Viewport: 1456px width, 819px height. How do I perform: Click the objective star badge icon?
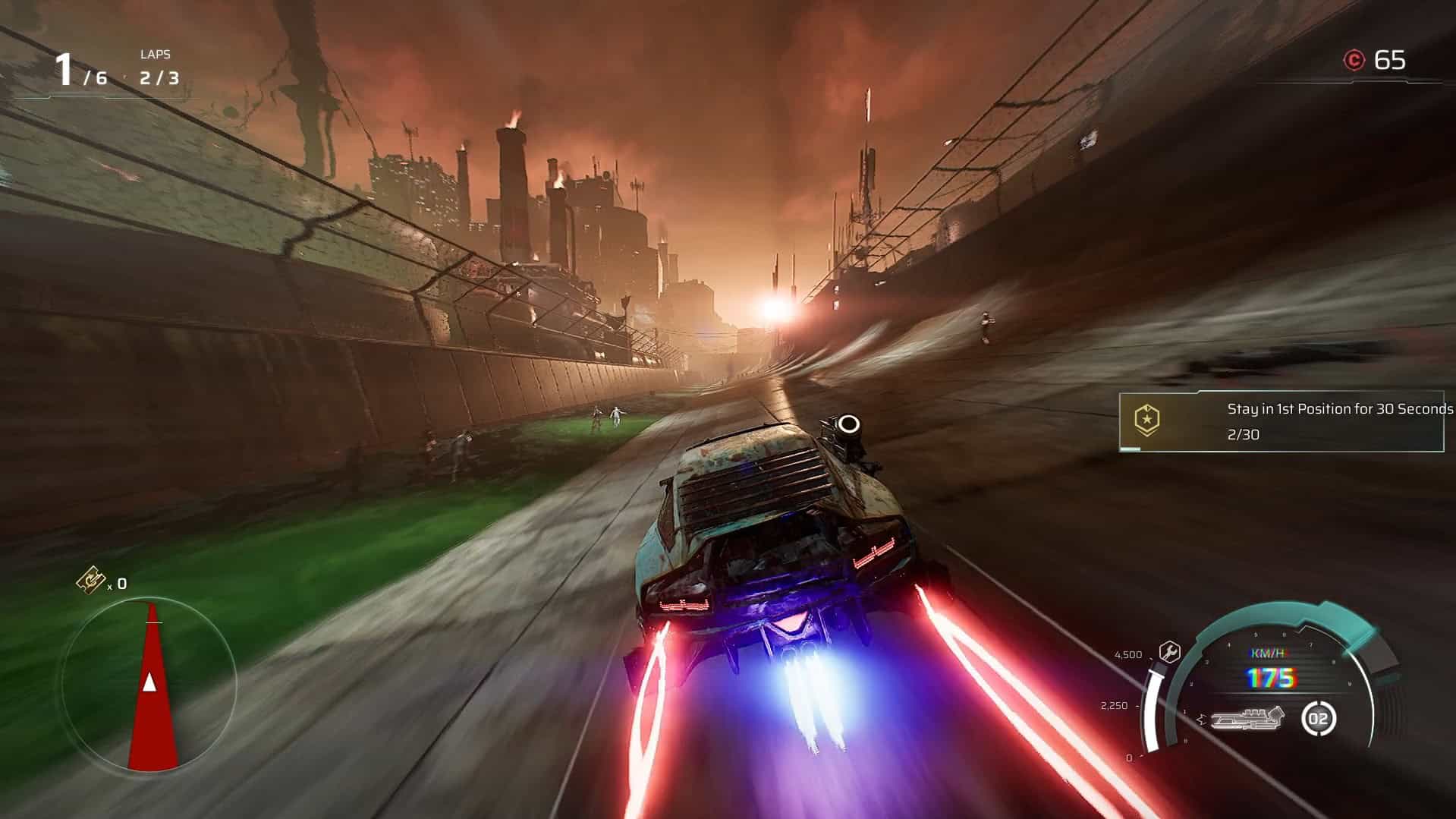click(x=1146, y=420)
